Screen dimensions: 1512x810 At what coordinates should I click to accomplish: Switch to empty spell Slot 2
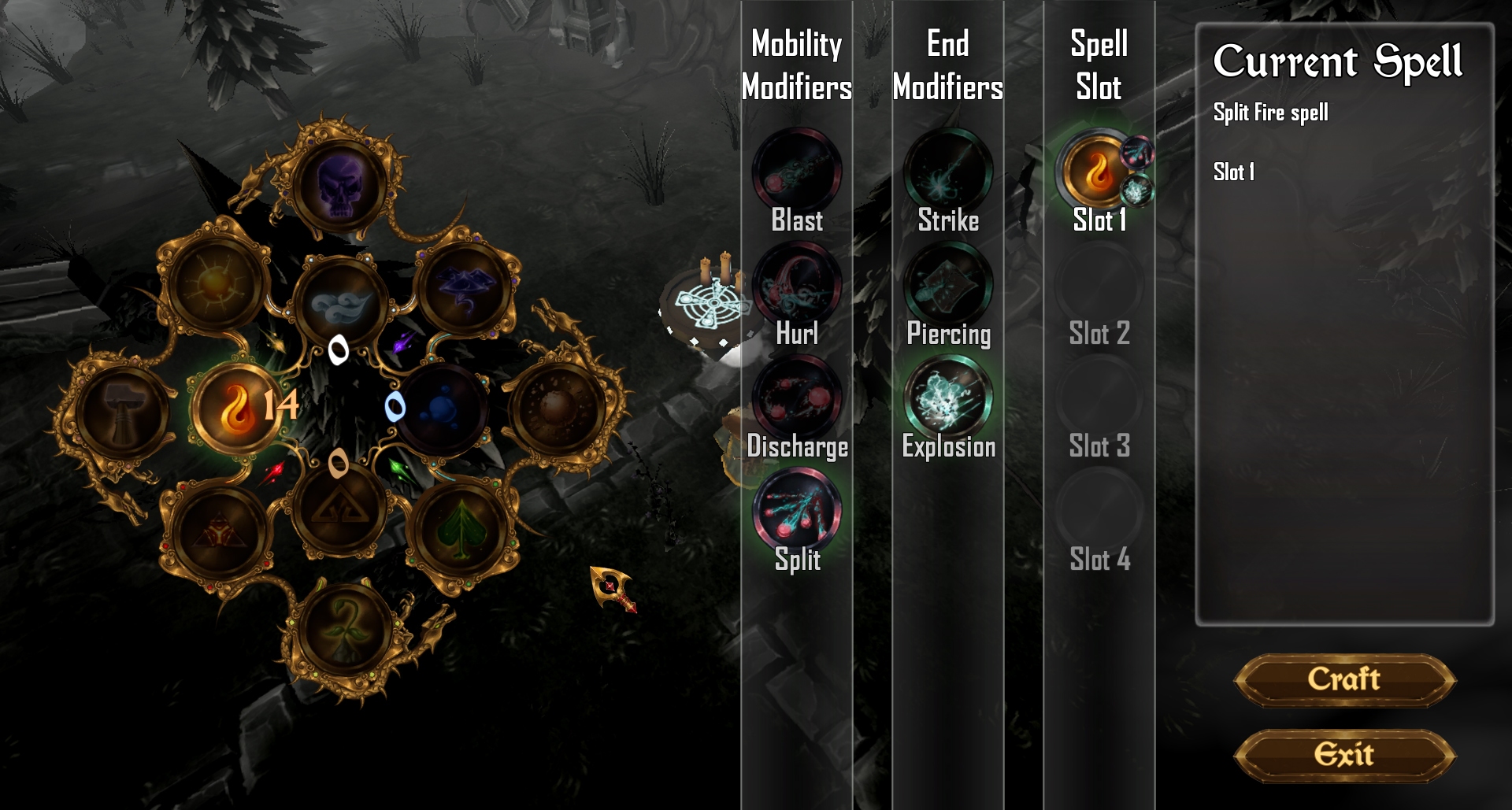click(x=1099, y=284)
